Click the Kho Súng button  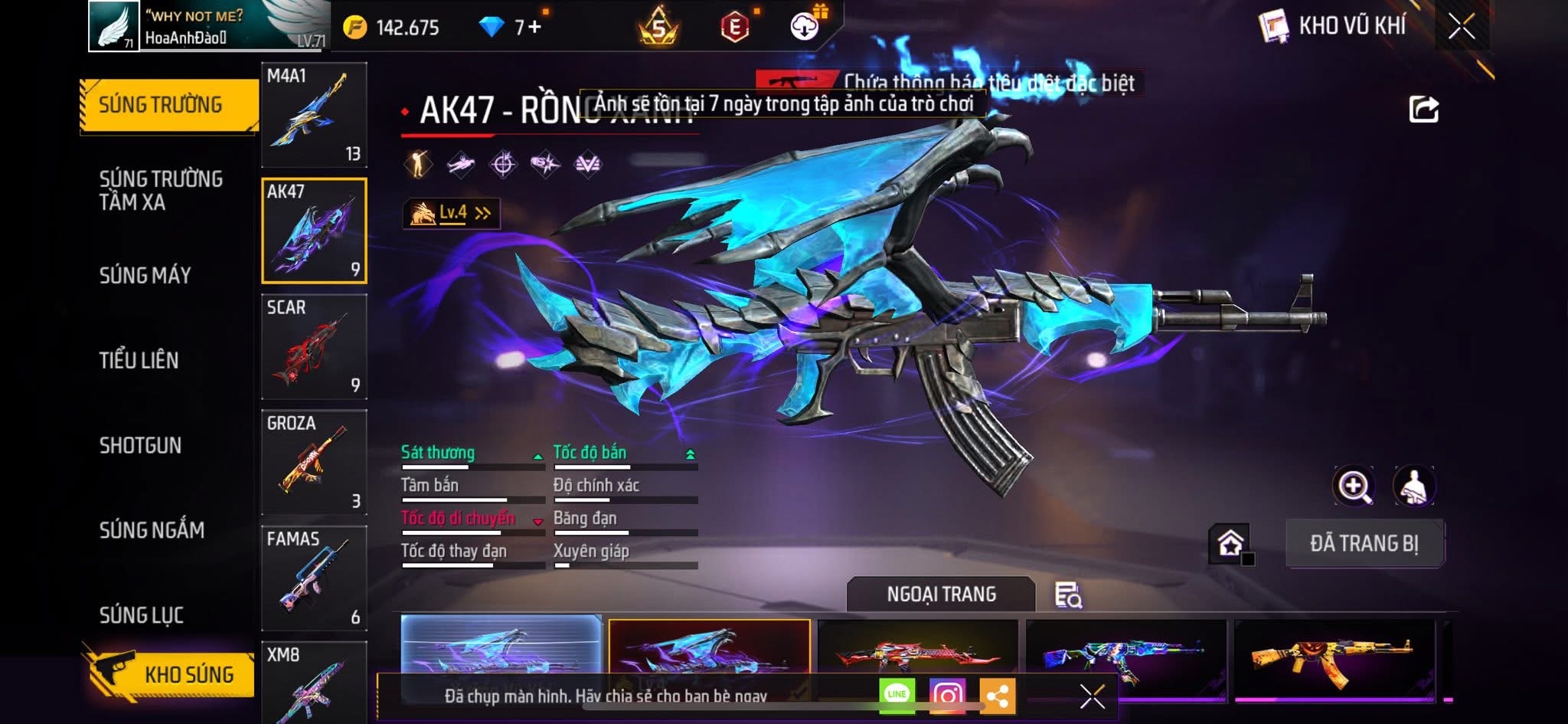[170, 673]
